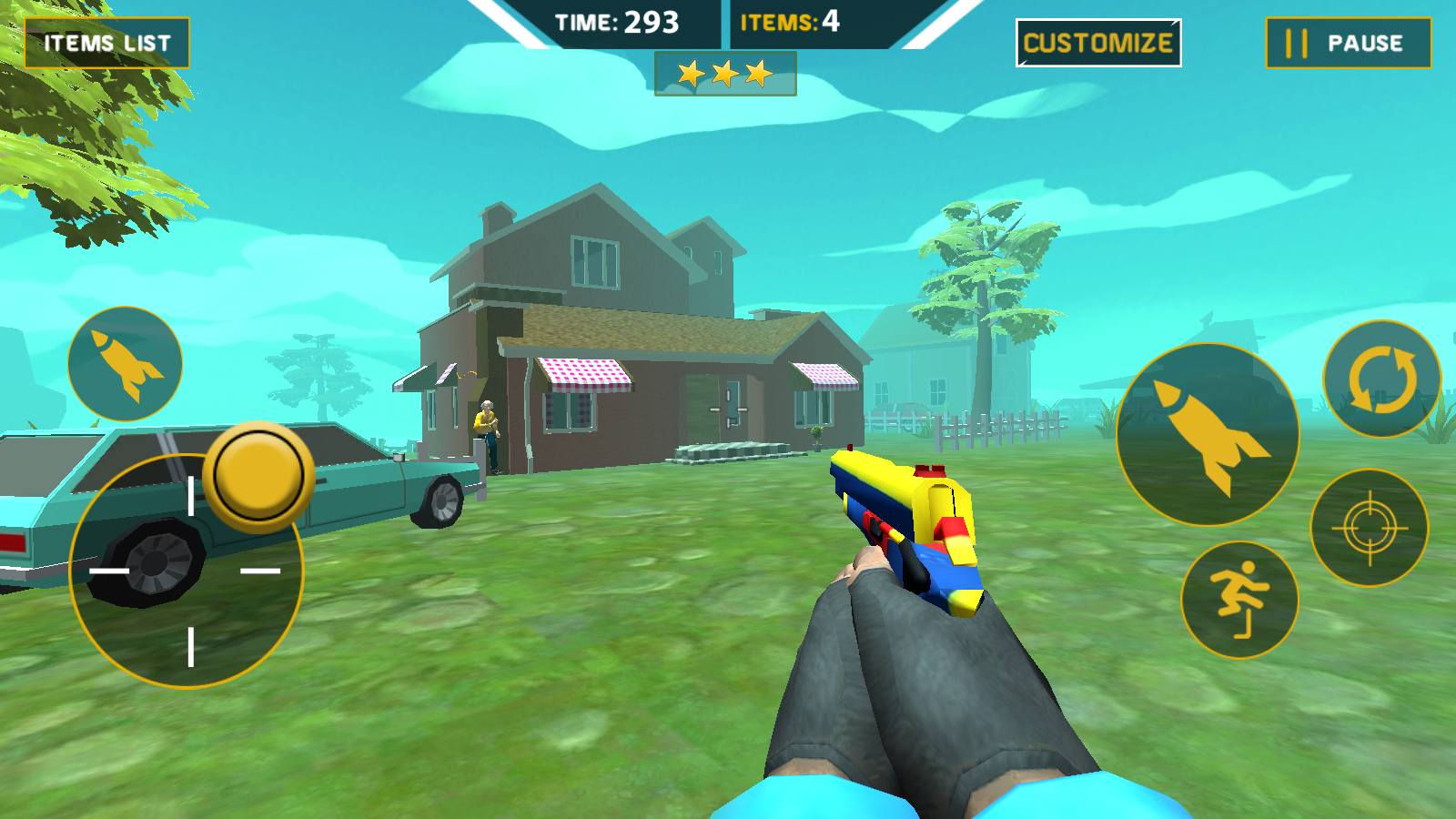Open the Customize menu

tap(1097, 43)
